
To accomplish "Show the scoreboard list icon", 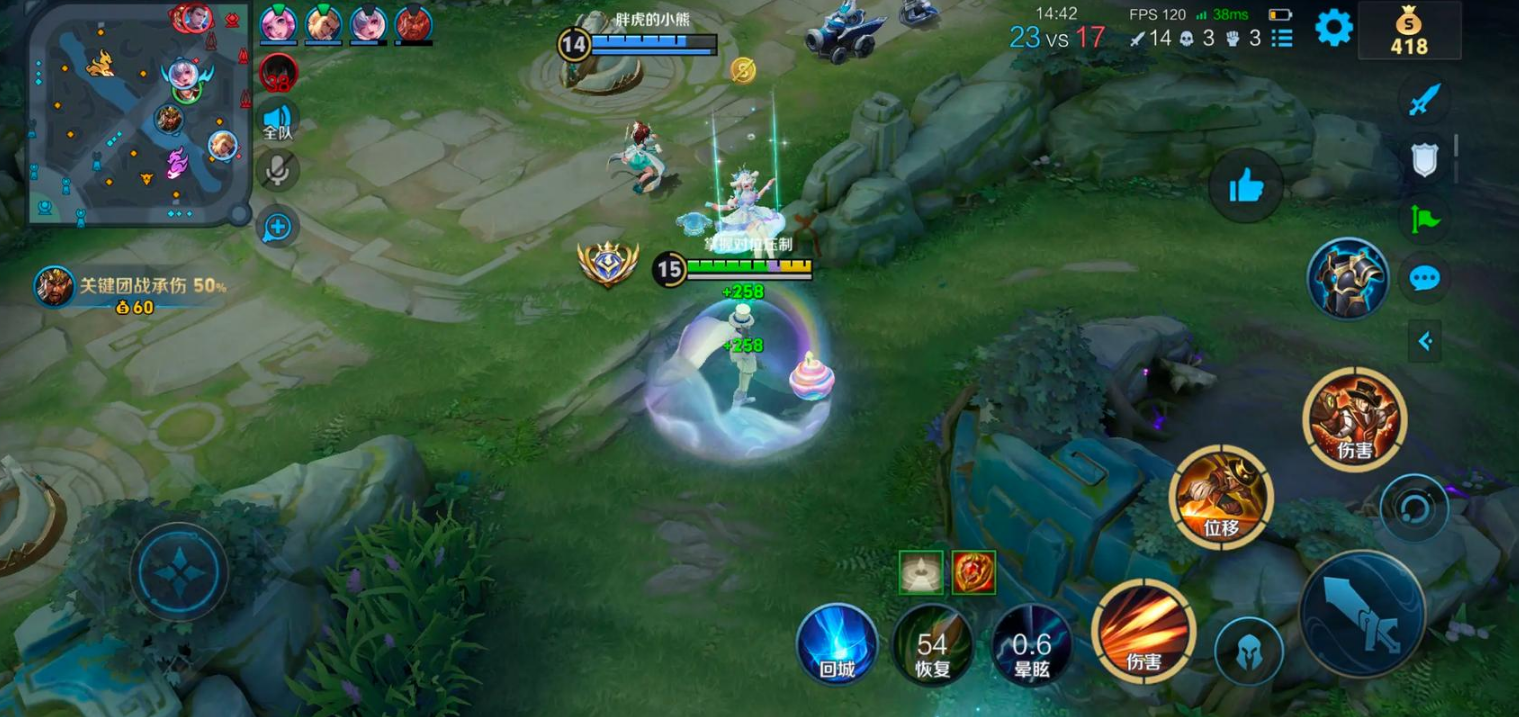I will coord(1282,38).
